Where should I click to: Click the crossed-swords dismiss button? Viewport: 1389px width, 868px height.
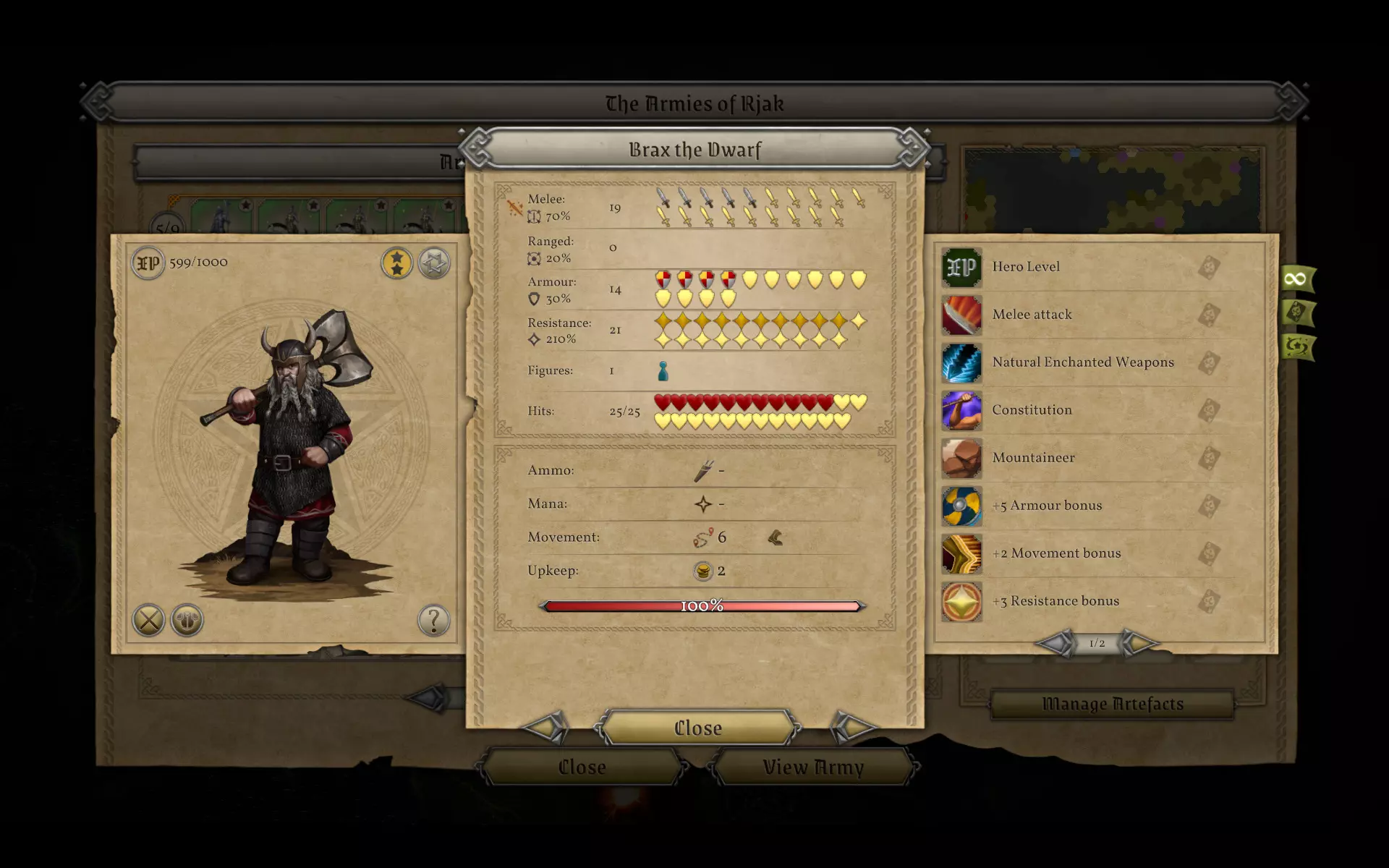click(149, 621)
